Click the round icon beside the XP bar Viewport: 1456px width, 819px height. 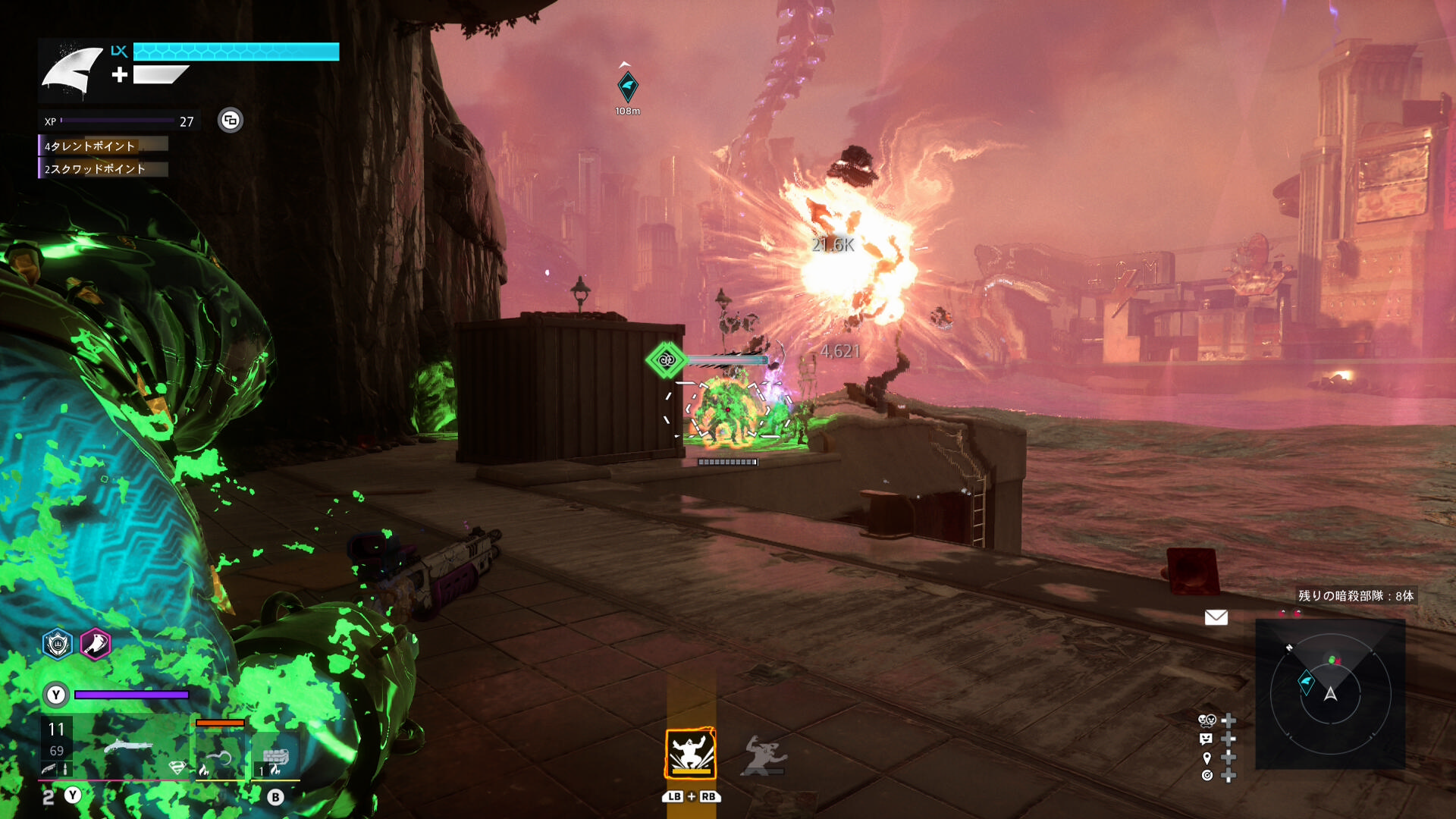click(x=231, y=120)
